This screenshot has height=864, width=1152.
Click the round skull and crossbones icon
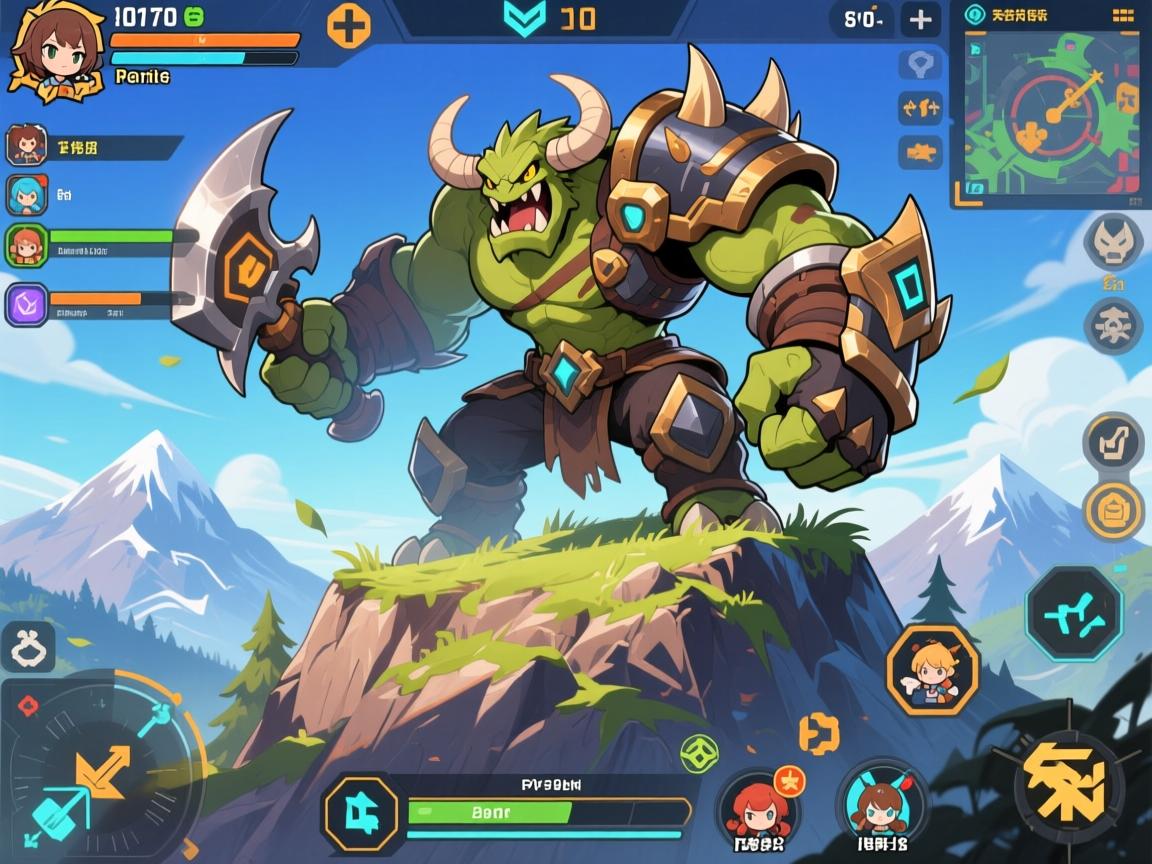tap(1114, 324)
